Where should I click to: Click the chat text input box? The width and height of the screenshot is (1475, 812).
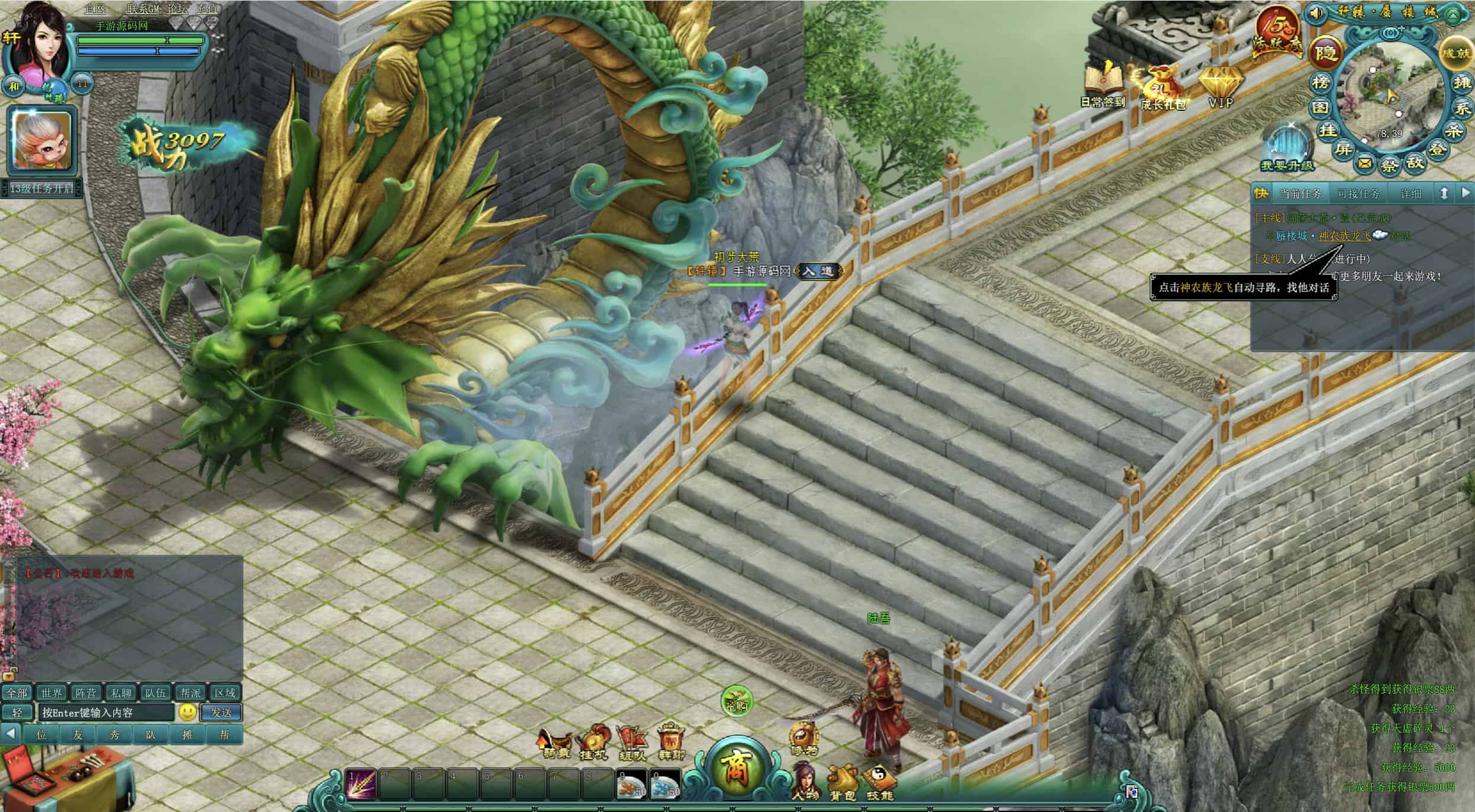click(107, 712)
